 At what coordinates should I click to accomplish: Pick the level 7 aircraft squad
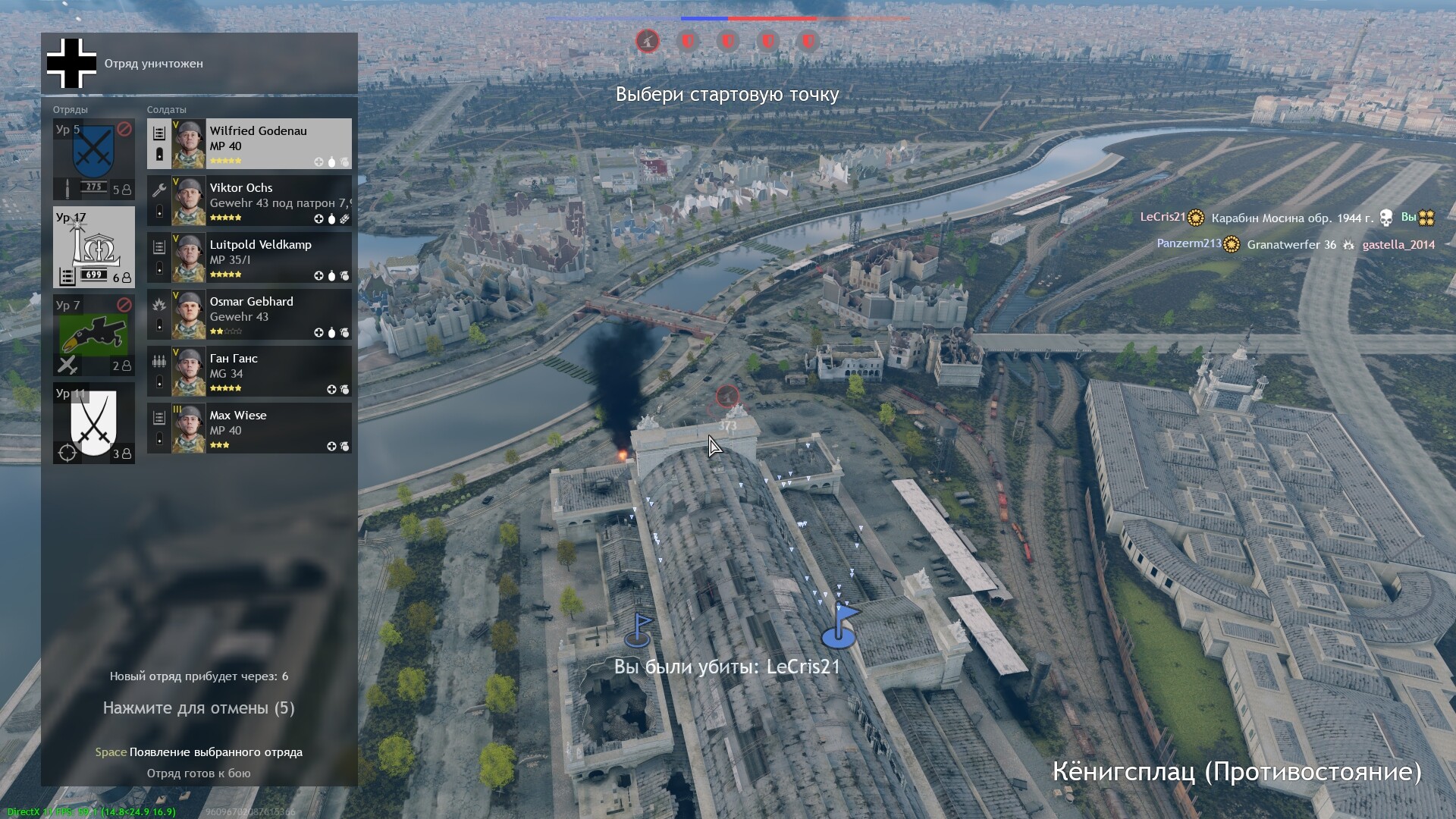pyautogui.click(x=93, y=335)
